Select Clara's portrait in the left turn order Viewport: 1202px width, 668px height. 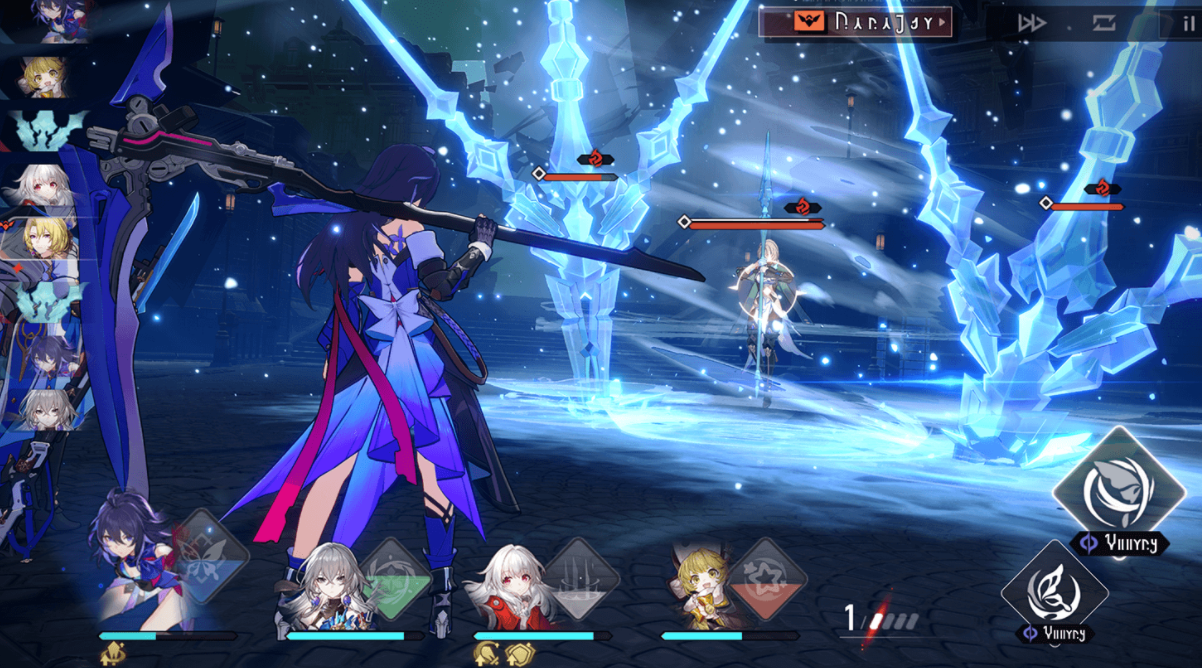(x=45, y=185)
